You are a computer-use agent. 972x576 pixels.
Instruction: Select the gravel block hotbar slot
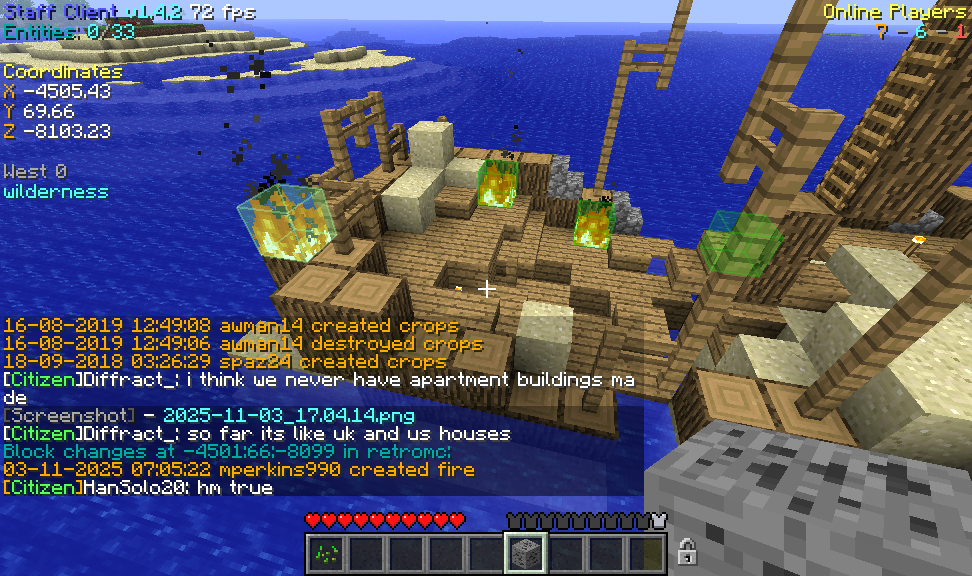pos(526,552)
